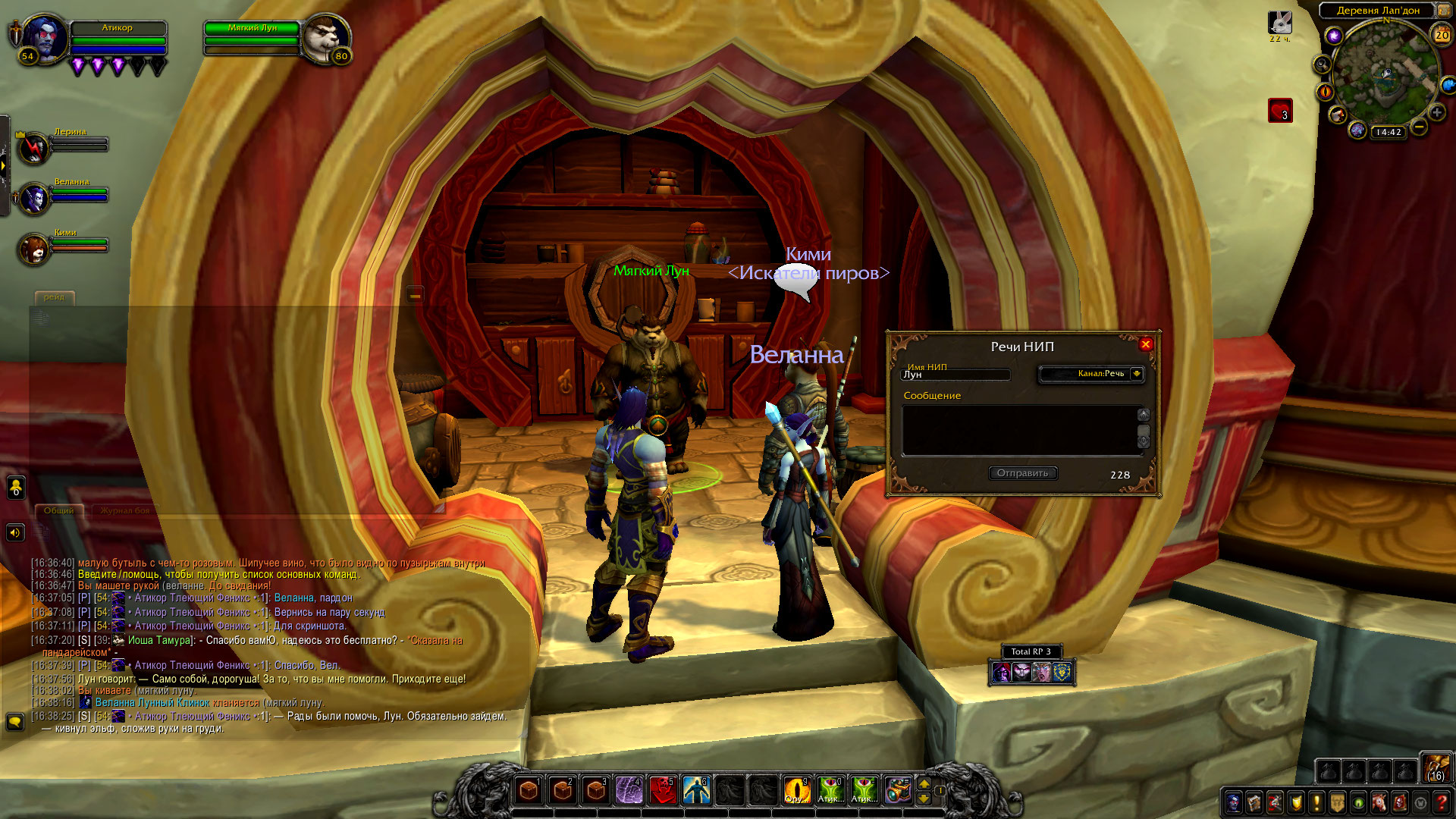Zoom in the minimap with plus button

pos(1436,113)
